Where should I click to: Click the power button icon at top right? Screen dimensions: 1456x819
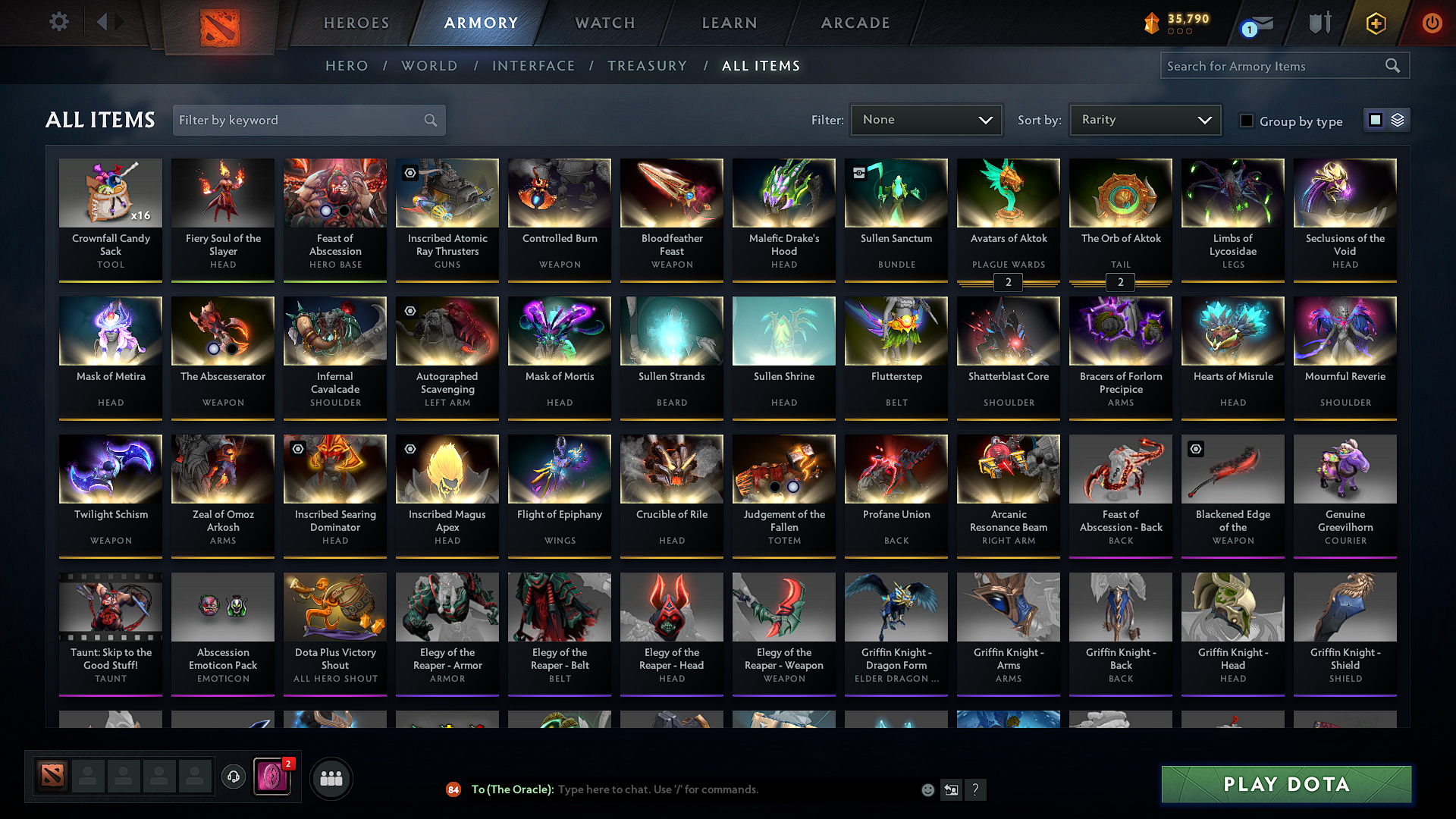pyautogui.click(x=1432, y=23)
